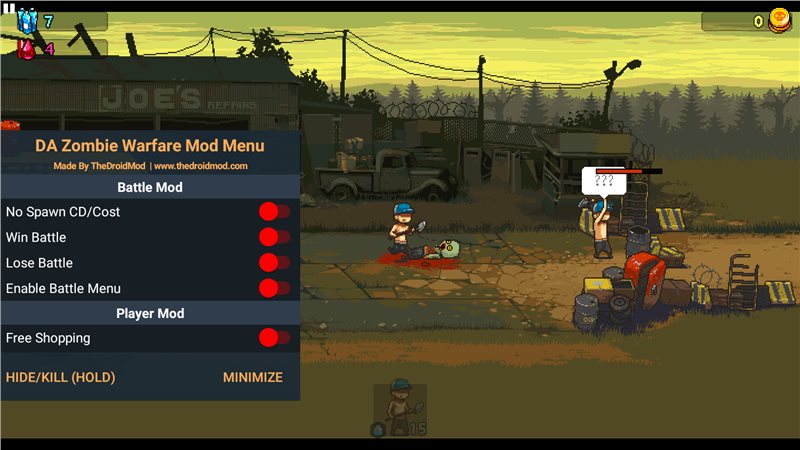Click the HIDE/KILL (HOLD) button

pos(61,378)
